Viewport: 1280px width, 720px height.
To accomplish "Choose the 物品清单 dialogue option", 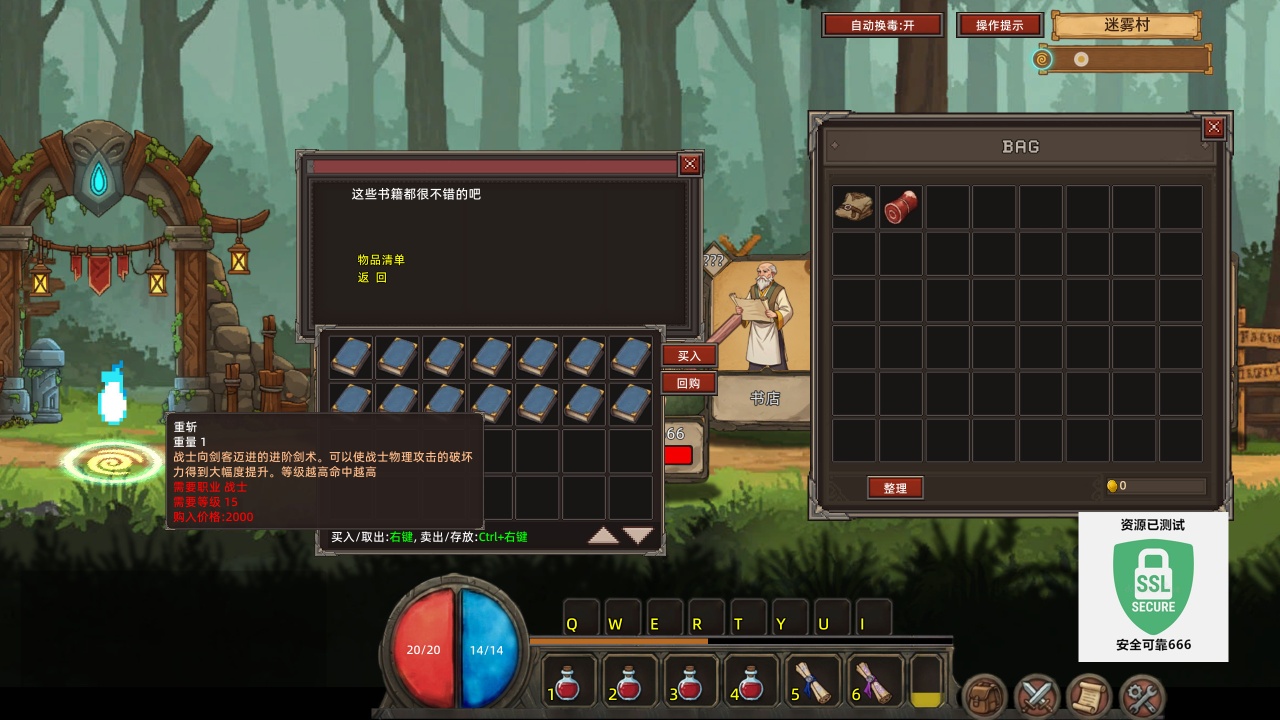I will click(x=381, y=260).
